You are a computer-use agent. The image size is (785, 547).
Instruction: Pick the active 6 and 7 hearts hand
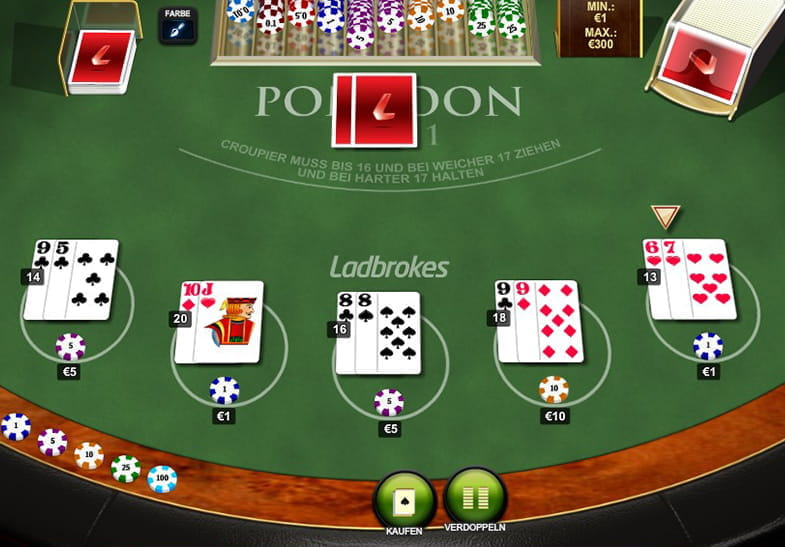pyautogui.click(x=691, y=279)
